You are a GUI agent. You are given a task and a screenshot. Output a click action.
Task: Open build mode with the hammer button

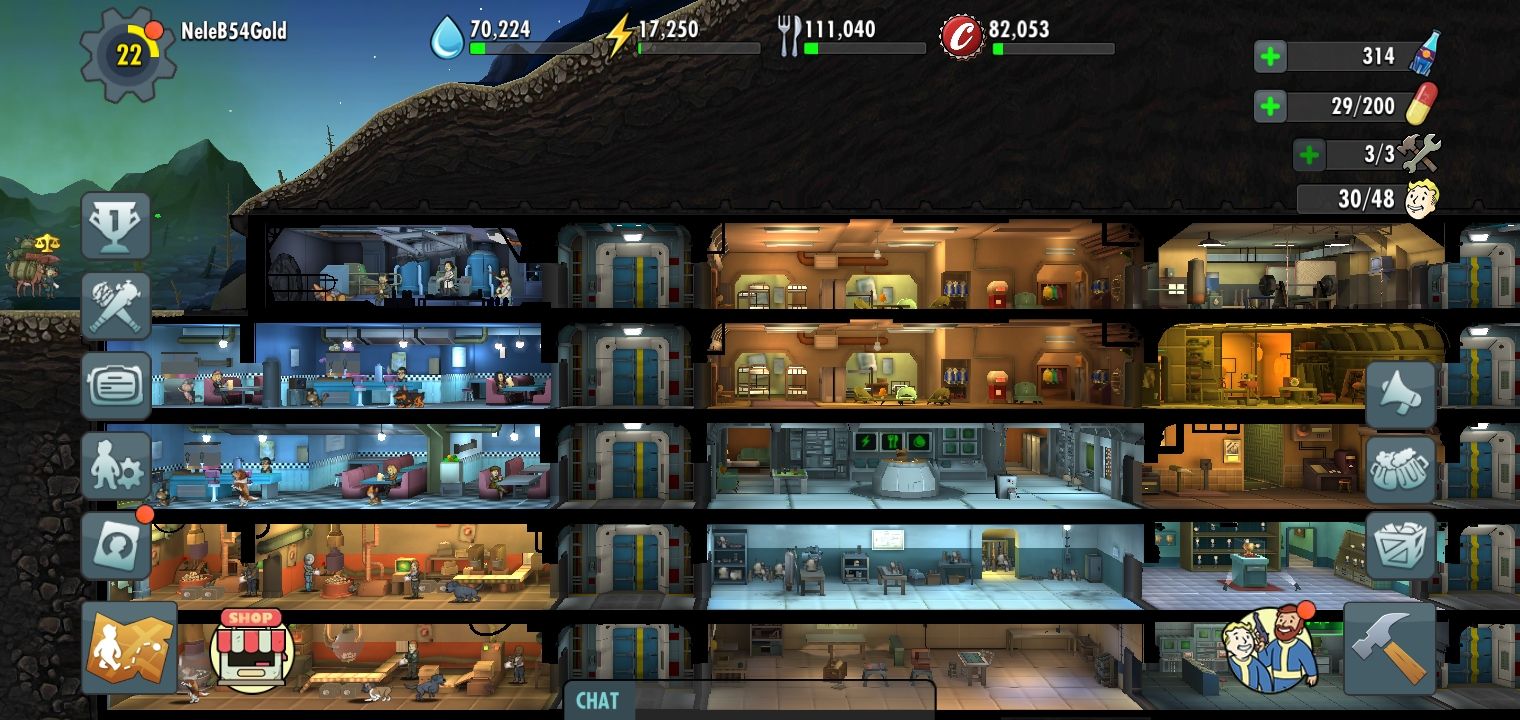tap(1389, 648)
